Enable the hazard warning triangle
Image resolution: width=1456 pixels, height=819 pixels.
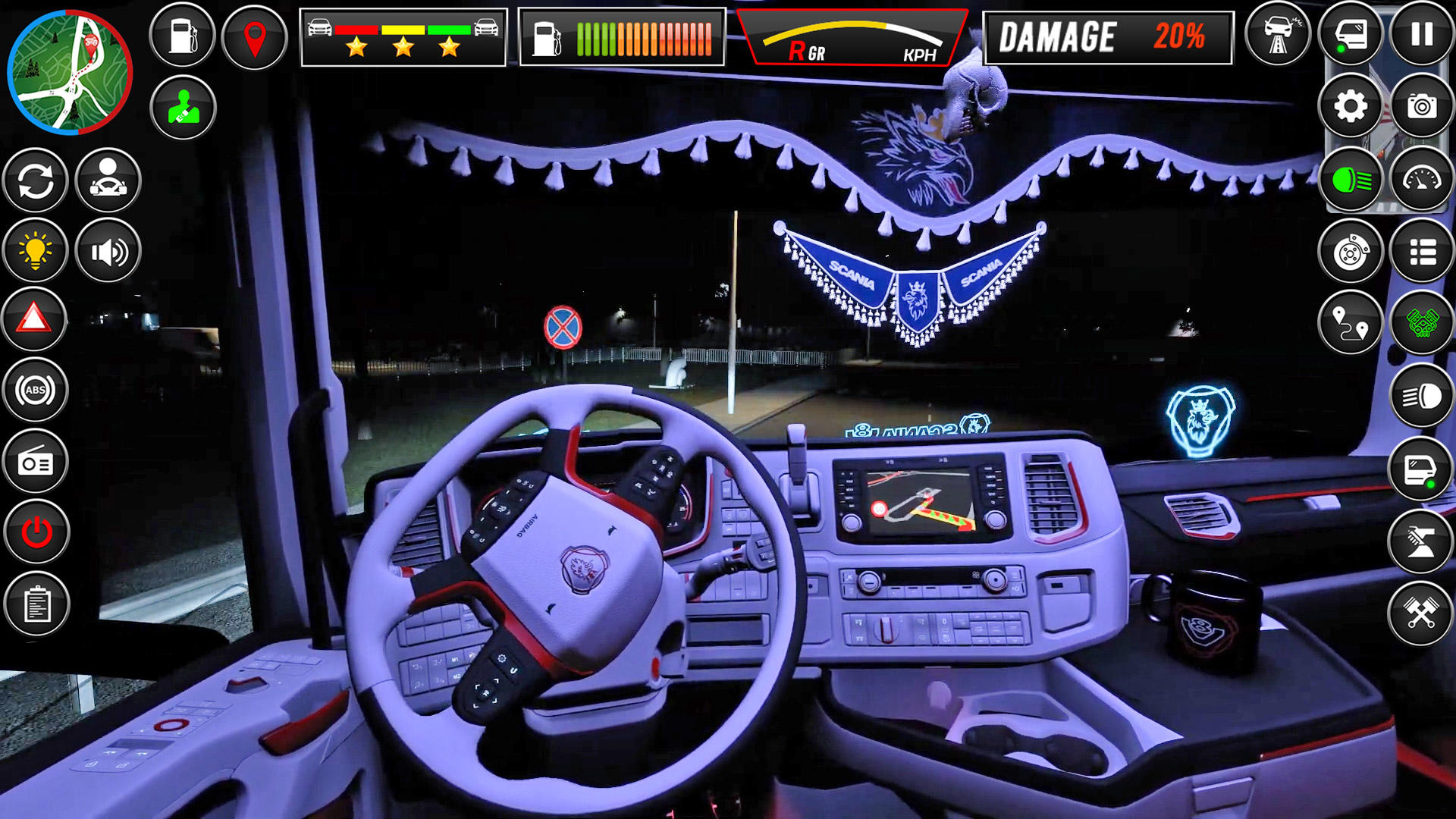(x=35, y=318)
